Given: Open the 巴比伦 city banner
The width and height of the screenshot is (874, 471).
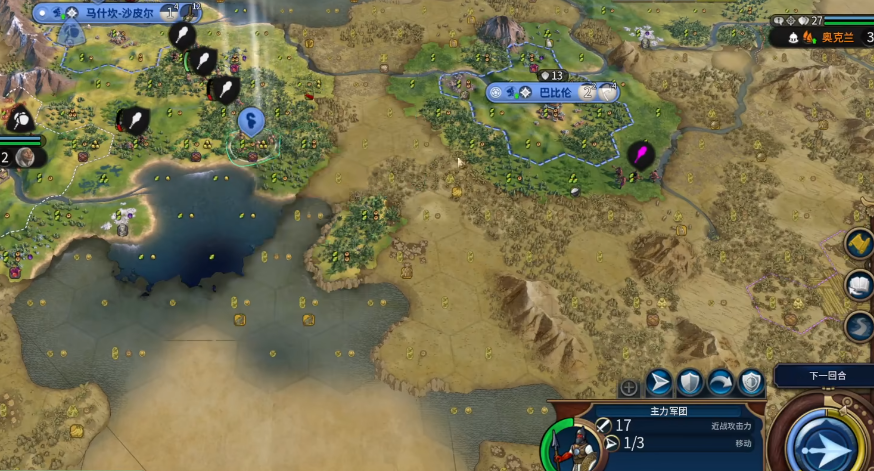Looking at the screenshot, I should [x=552, y=92].
